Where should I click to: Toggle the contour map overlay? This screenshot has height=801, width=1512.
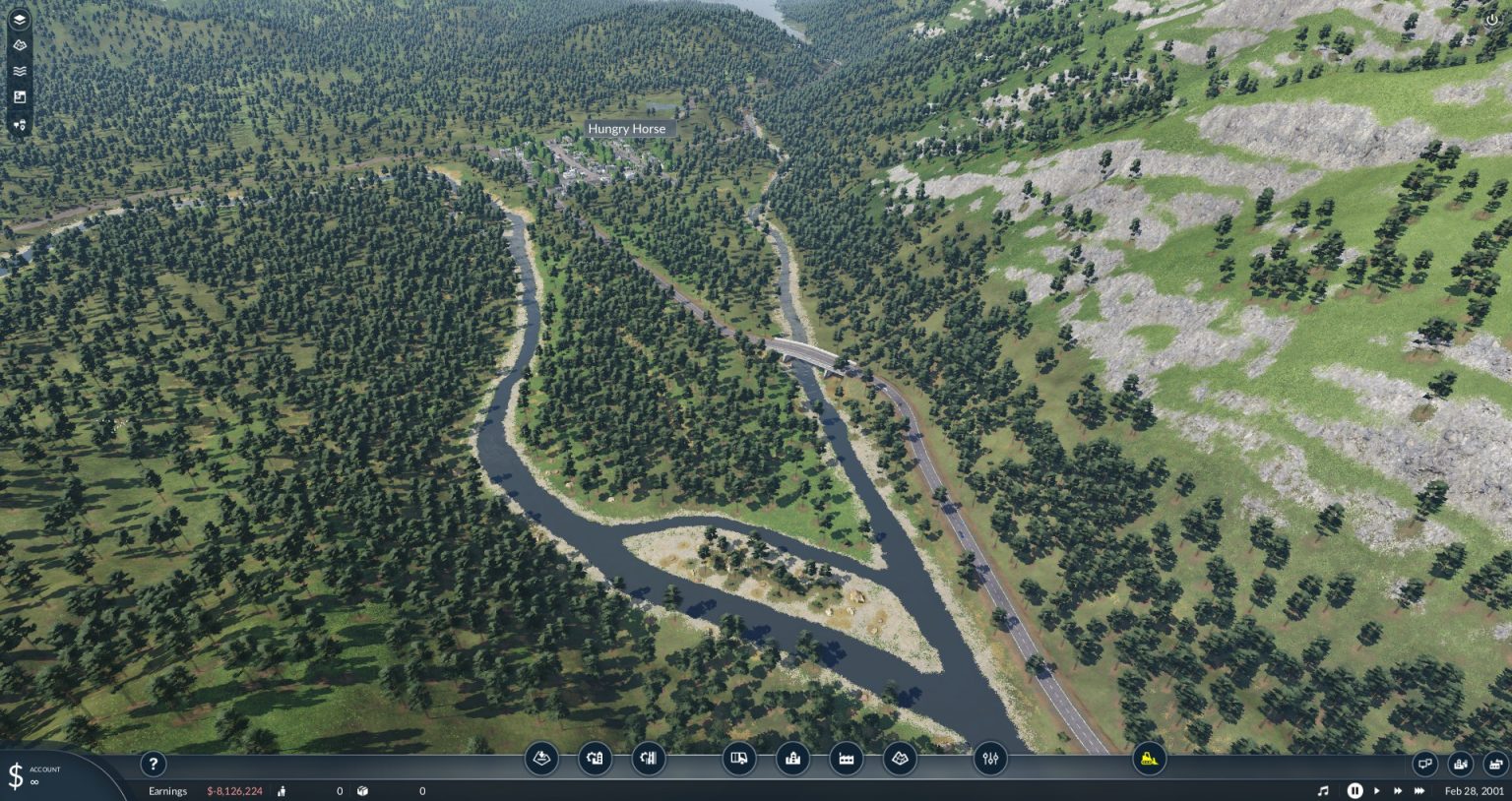(19, 44)
